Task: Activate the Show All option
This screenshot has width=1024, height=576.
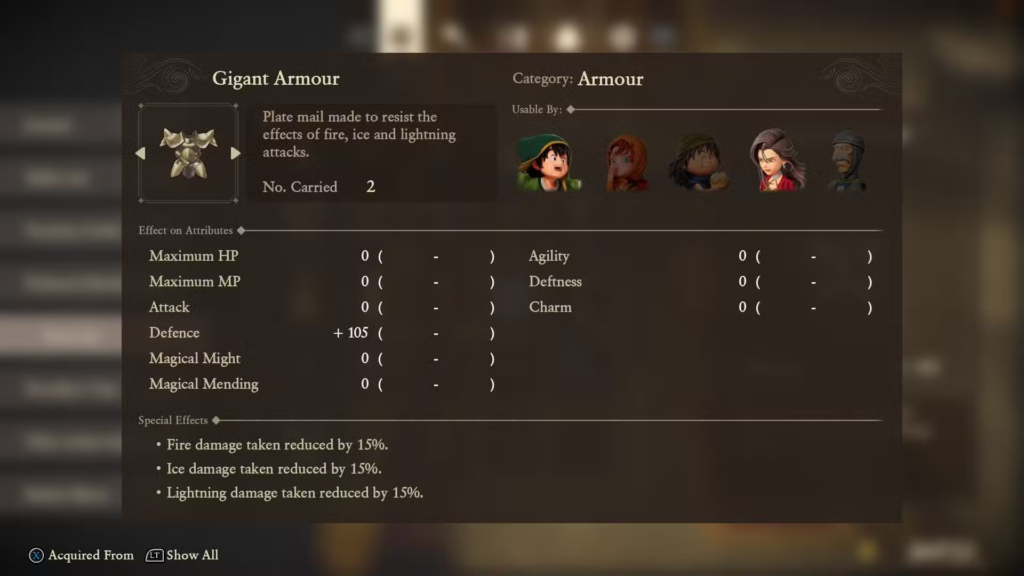Action: [x=182, y=555]
